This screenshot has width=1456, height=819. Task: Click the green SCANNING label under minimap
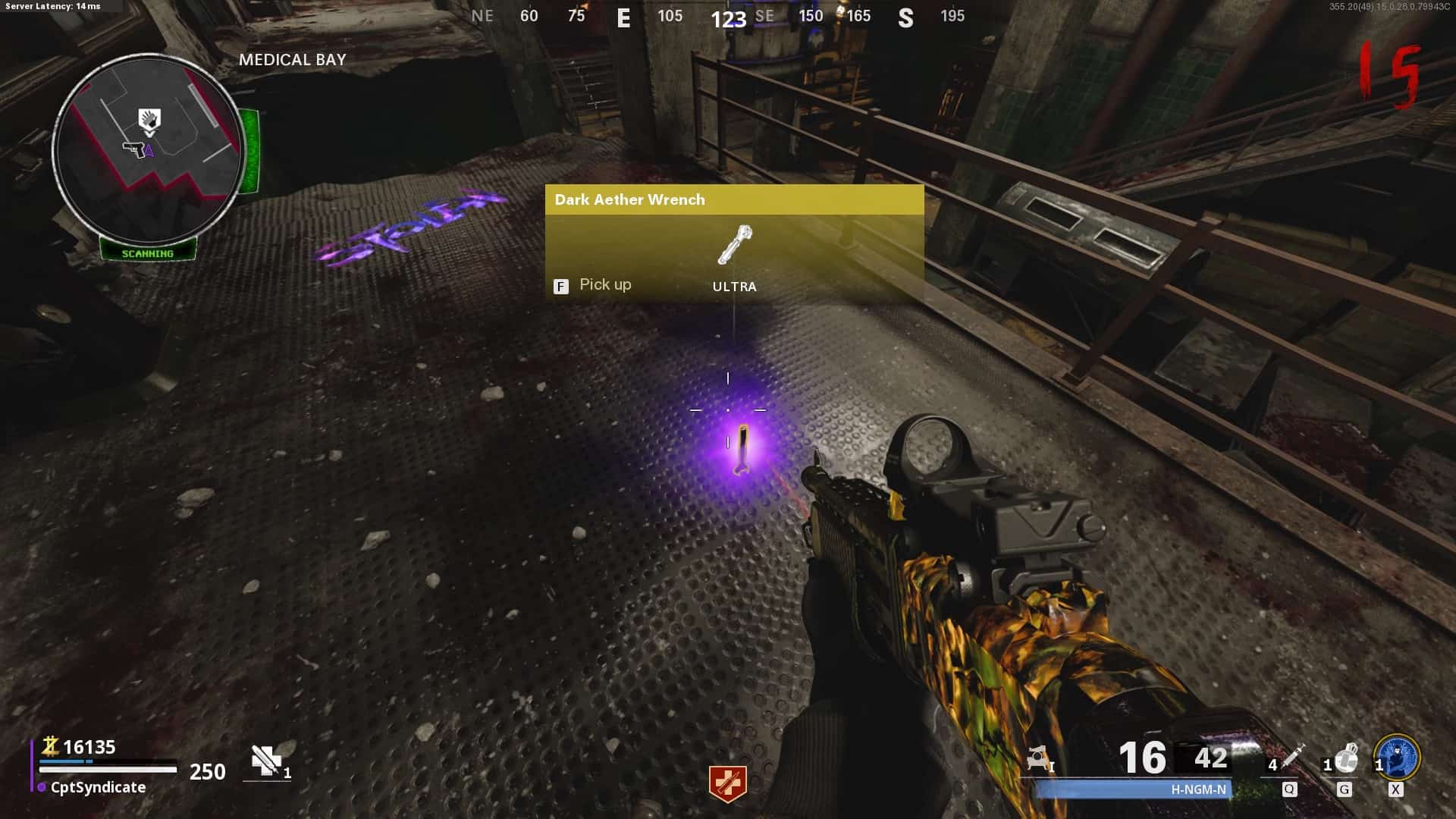click(x=148, y=253)
